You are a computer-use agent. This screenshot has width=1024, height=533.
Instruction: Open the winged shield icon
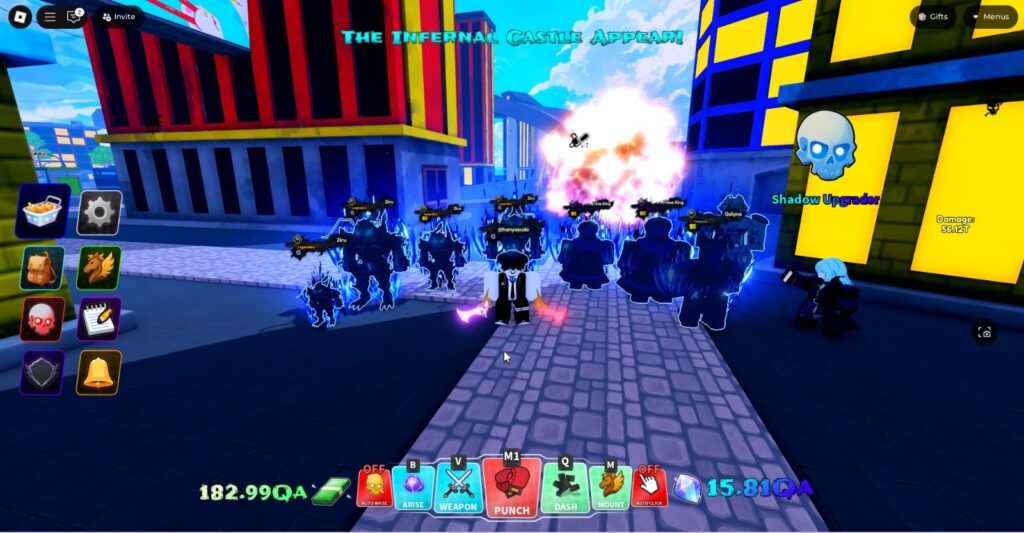(43, 372)
